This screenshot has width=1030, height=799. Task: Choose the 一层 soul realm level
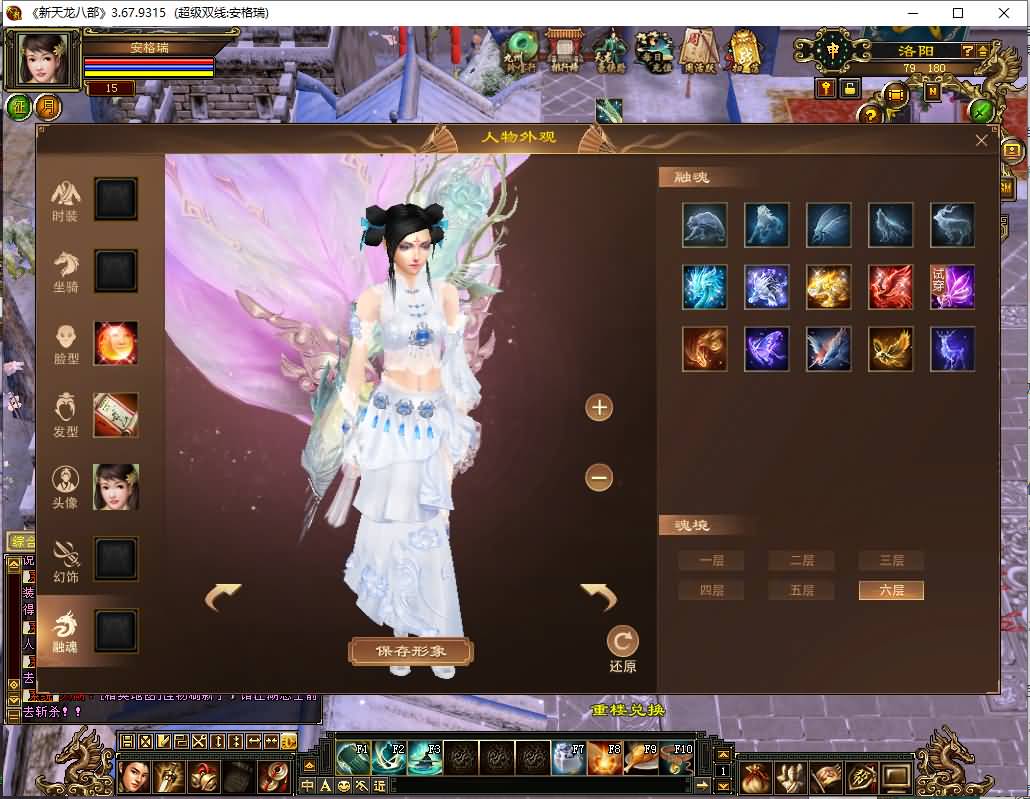[711, 561]
